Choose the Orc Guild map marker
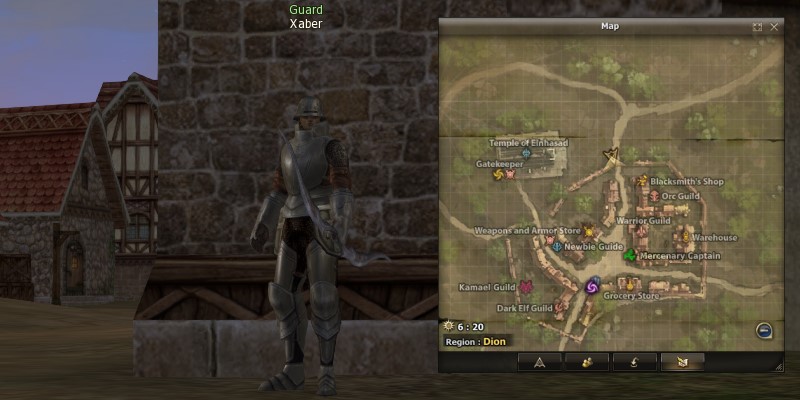The width and height of the screenshot is (800, 400). [654, 196]
